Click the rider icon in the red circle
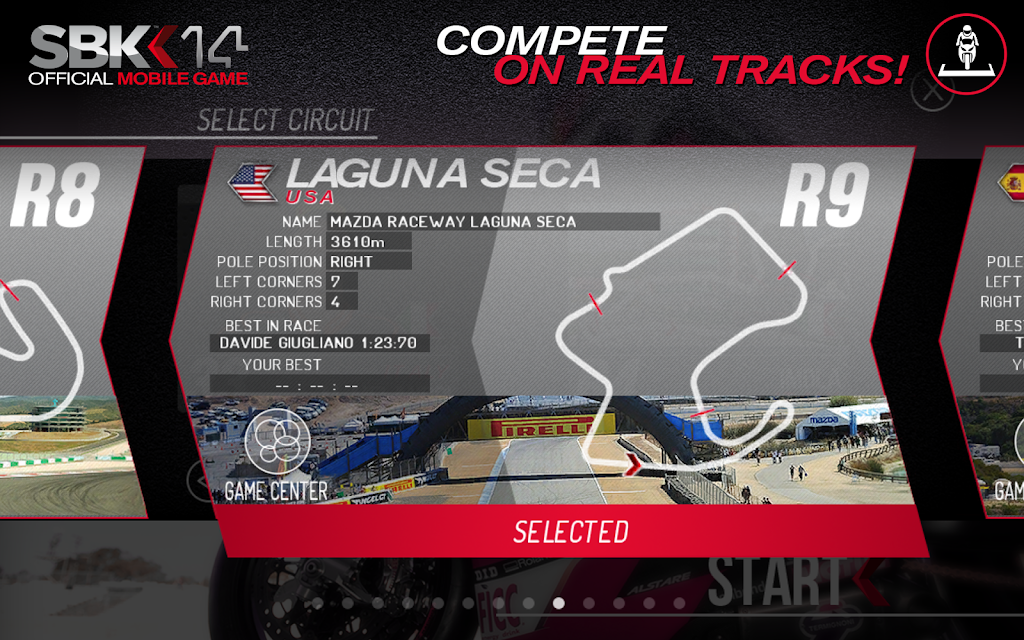 point(967,53)
